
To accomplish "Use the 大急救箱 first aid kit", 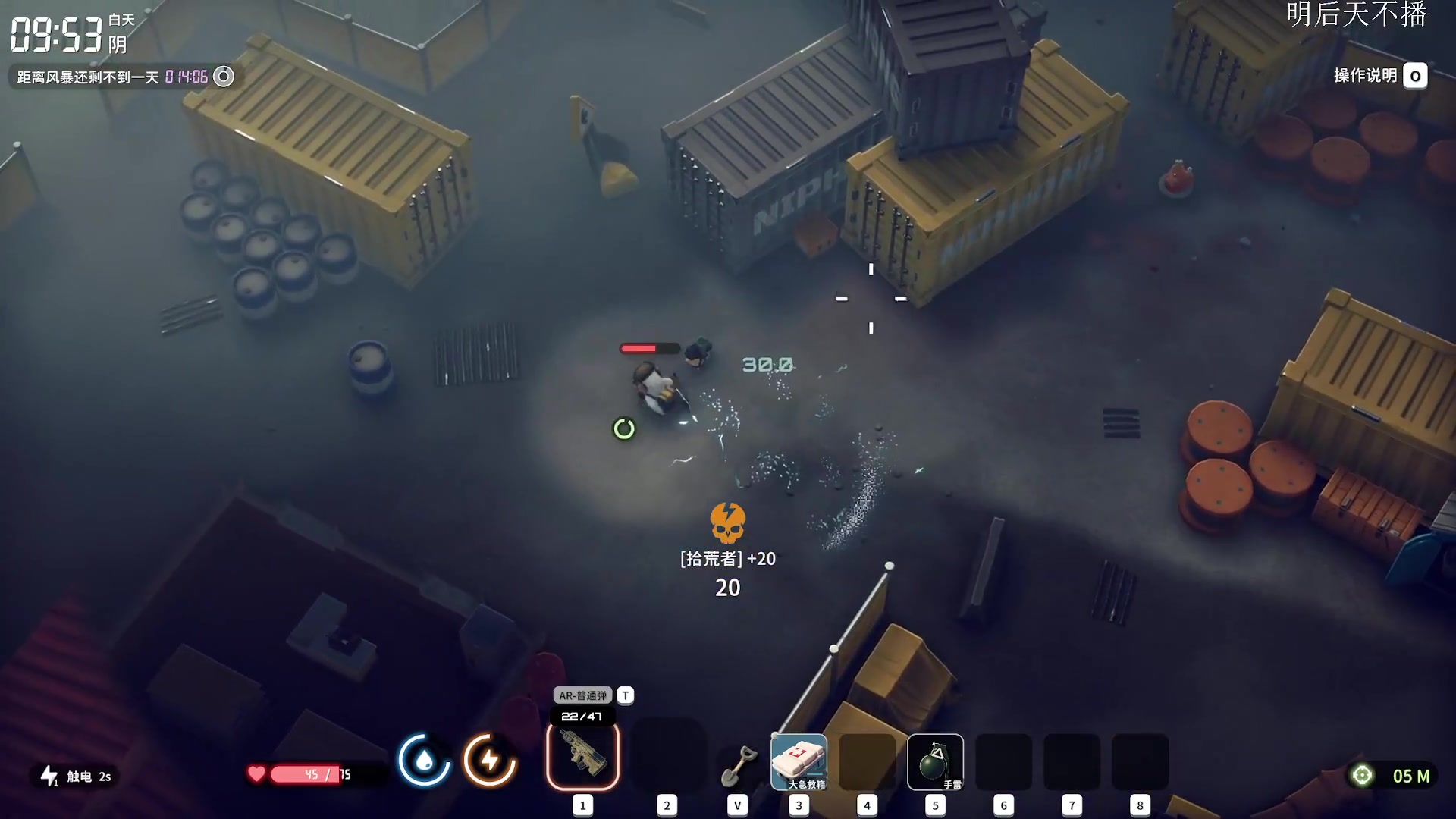I will tap(799, 761).
